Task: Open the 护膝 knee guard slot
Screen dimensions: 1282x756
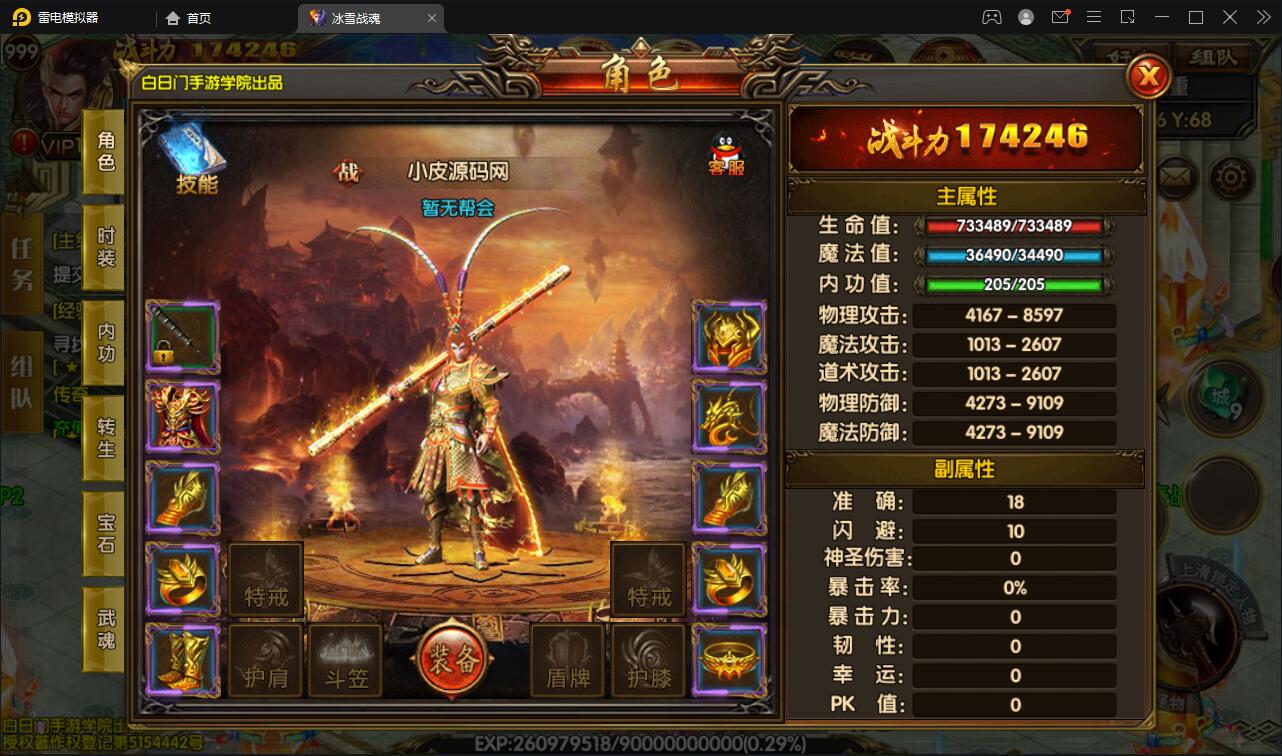Action: [646, 661]
